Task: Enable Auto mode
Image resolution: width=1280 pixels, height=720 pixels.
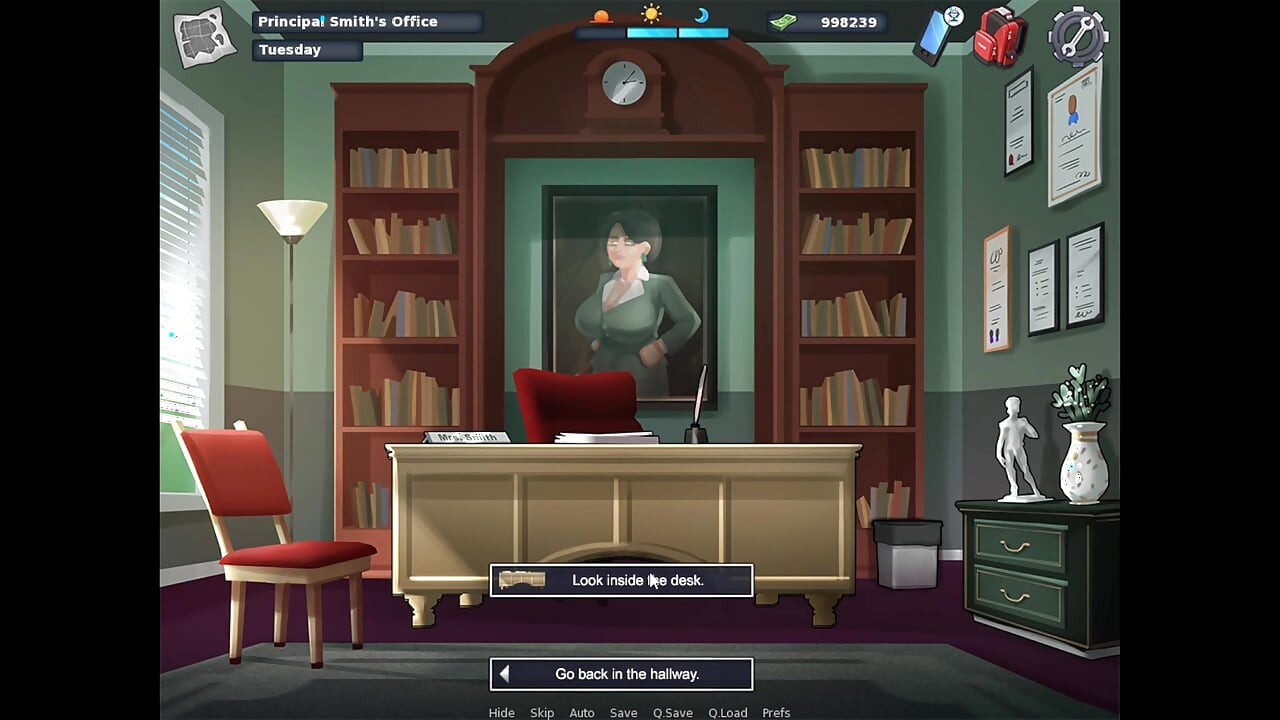Action: 582,712
